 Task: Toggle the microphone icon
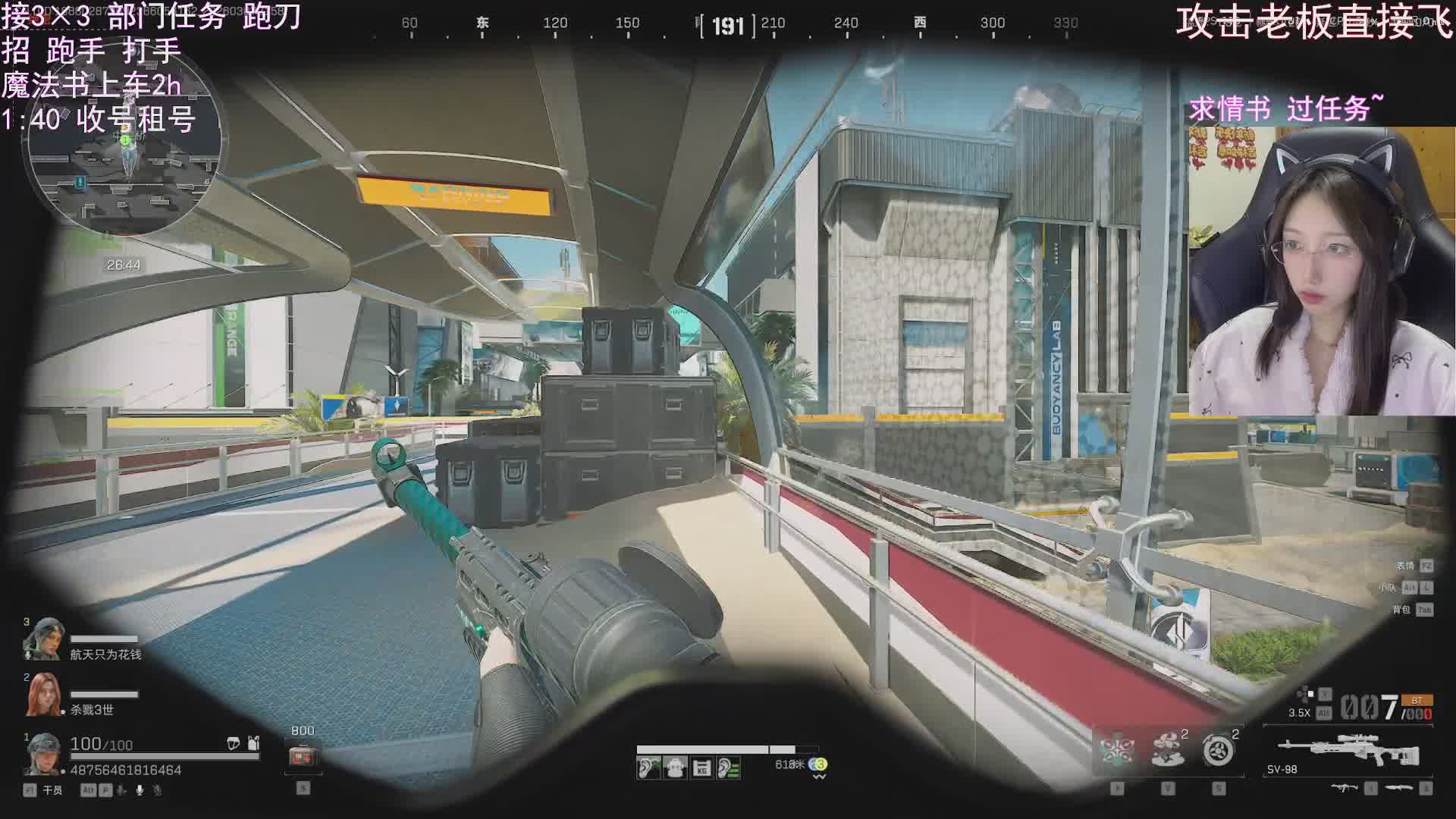[x=140, y=790]
